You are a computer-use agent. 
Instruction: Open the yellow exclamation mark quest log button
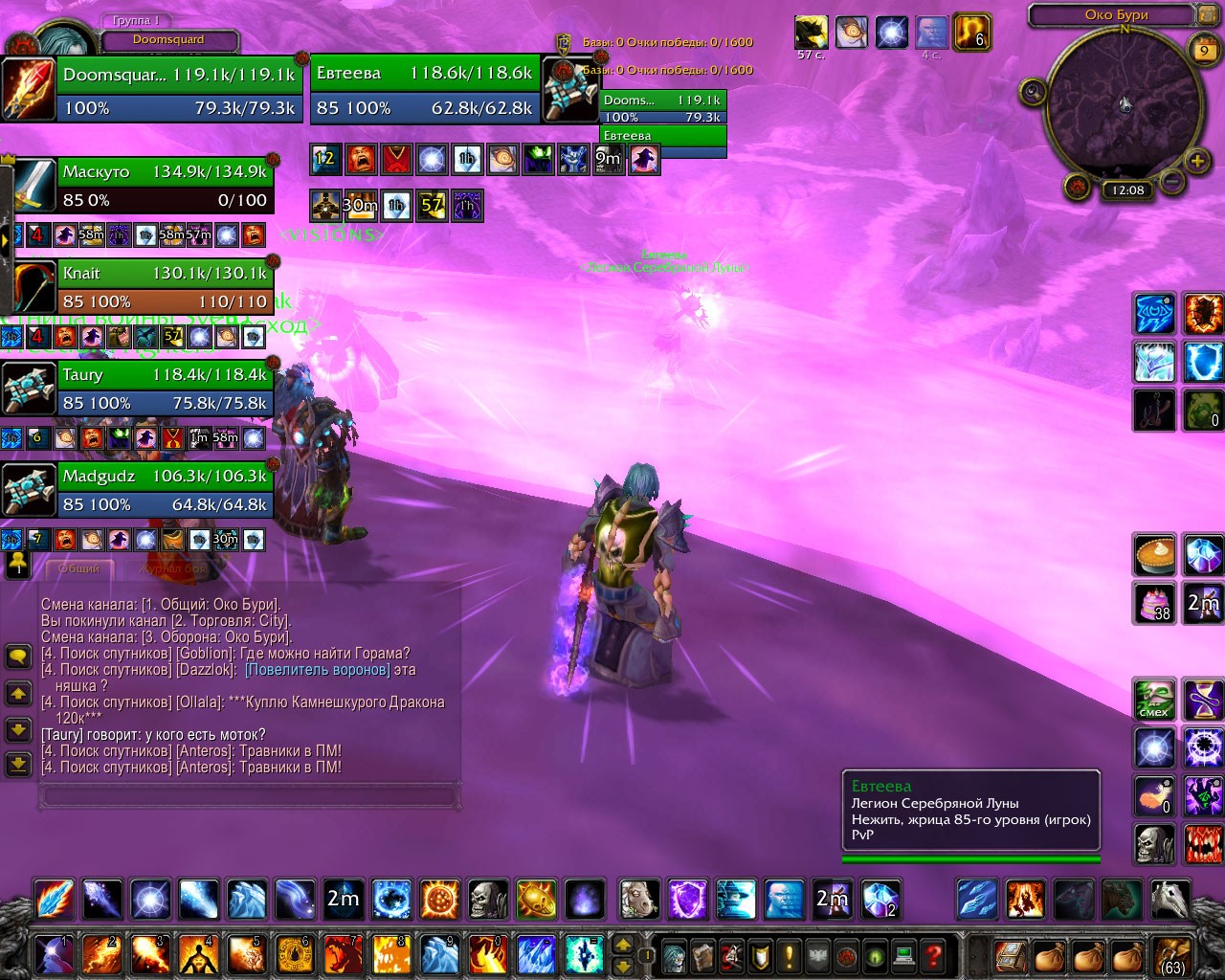tap(789, 954)
